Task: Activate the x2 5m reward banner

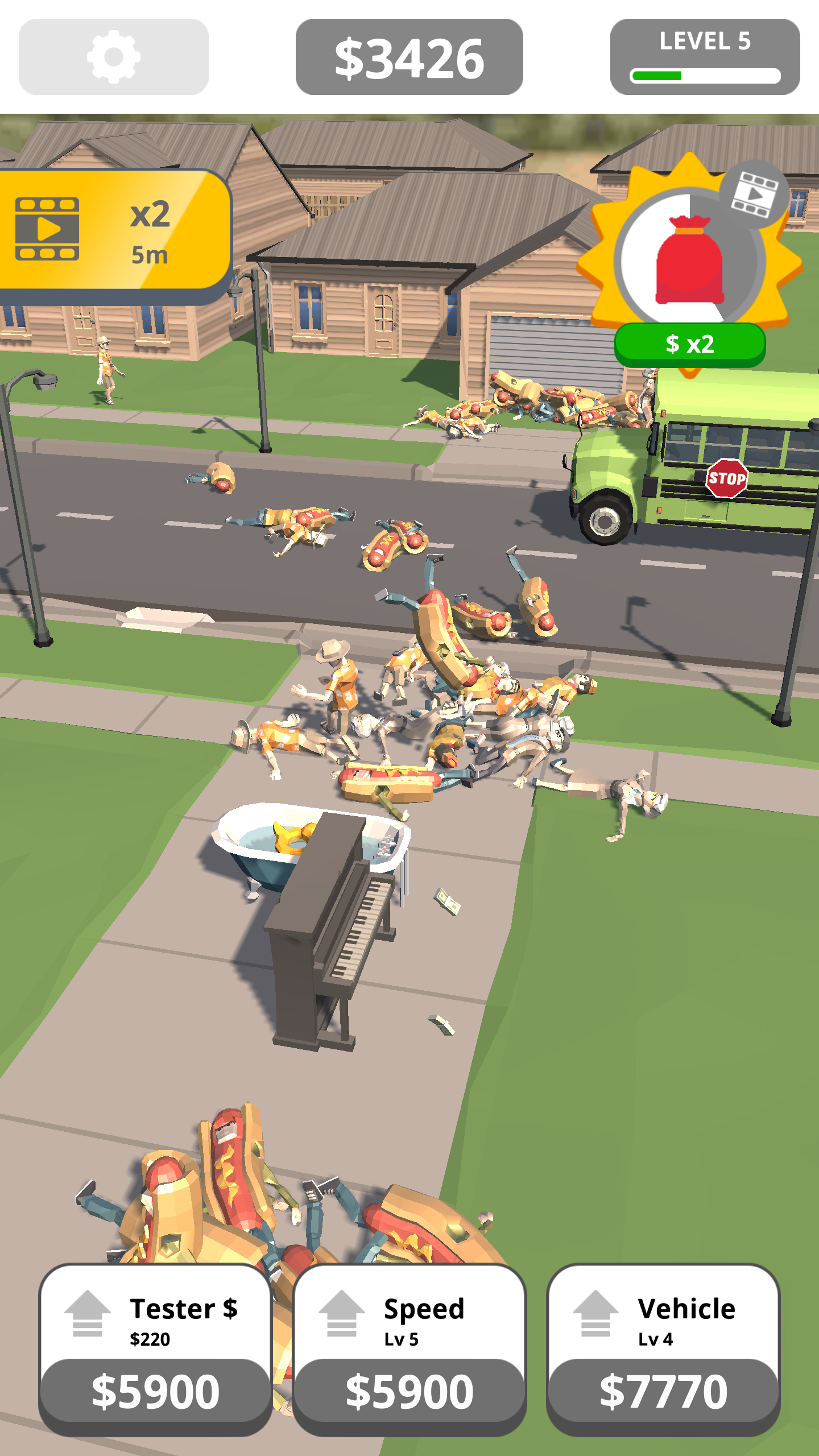Action: tap(114, 236)
